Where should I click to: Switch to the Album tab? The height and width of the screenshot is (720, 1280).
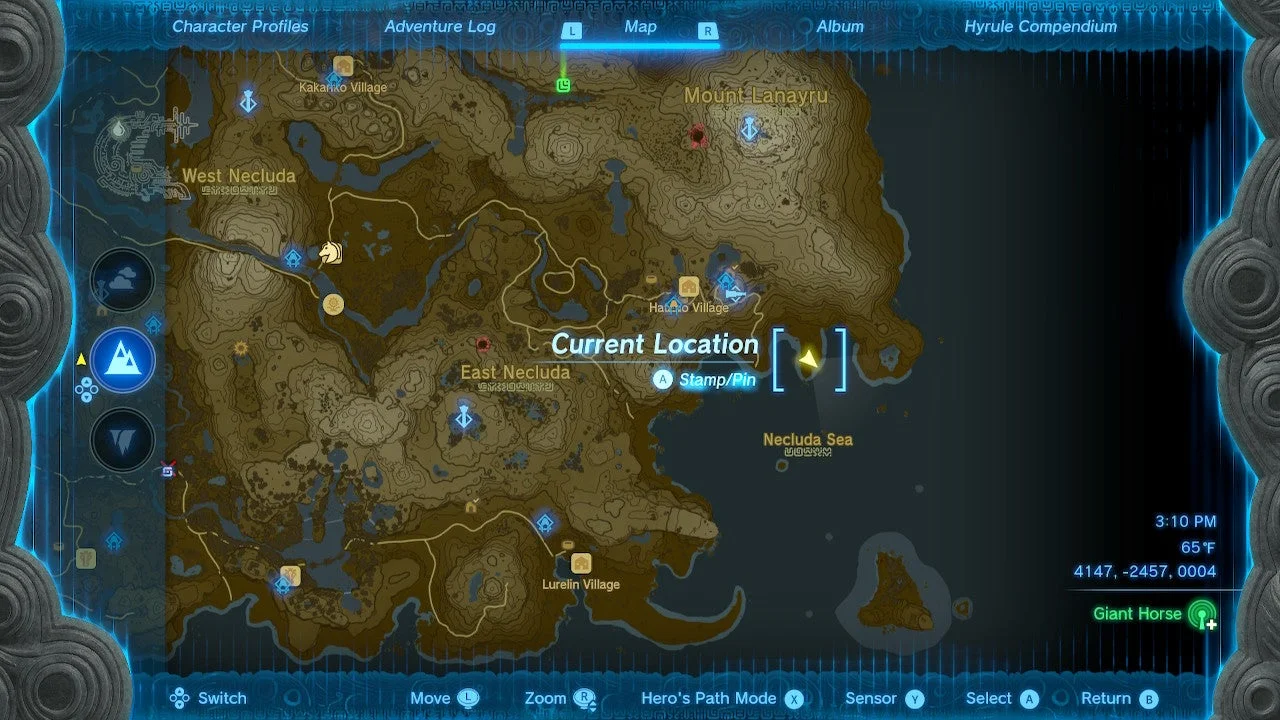point(840,27)
